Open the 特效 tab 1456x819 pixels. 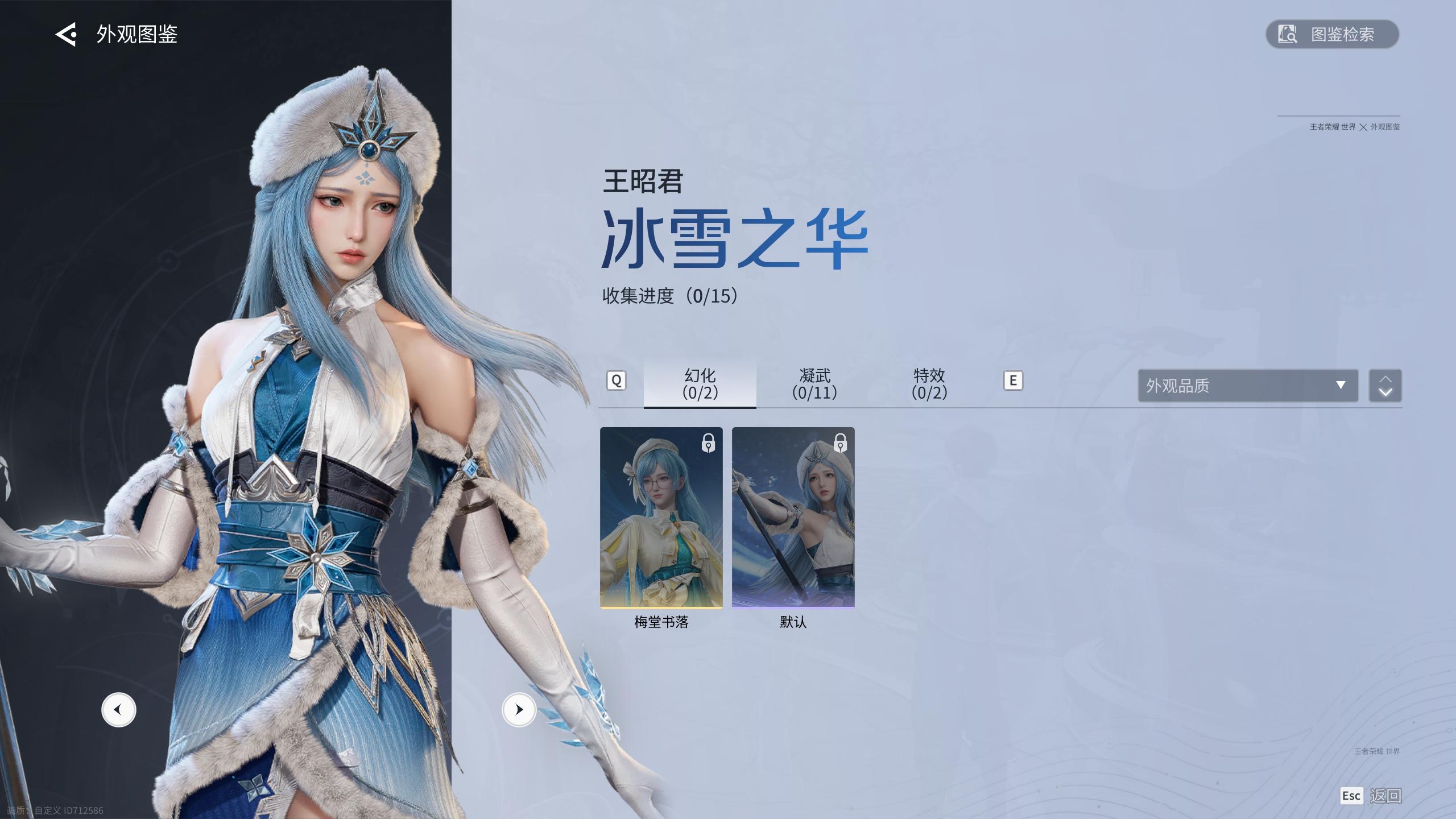tap(929, 384)
